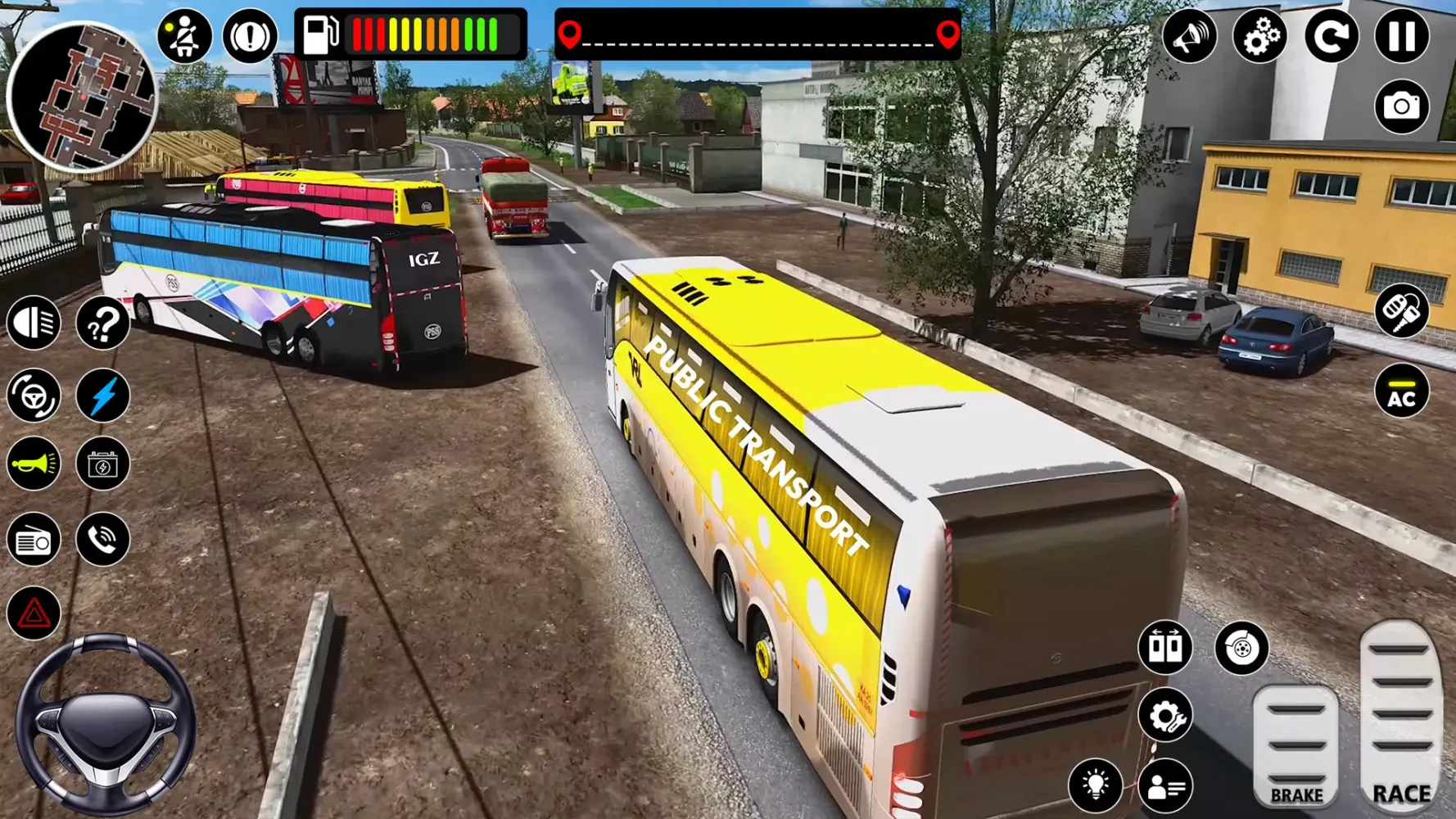The height and width of the screenshot is (819, 1456).
Task: Step on the BRAKE pedal
Action: point(1295,747)
